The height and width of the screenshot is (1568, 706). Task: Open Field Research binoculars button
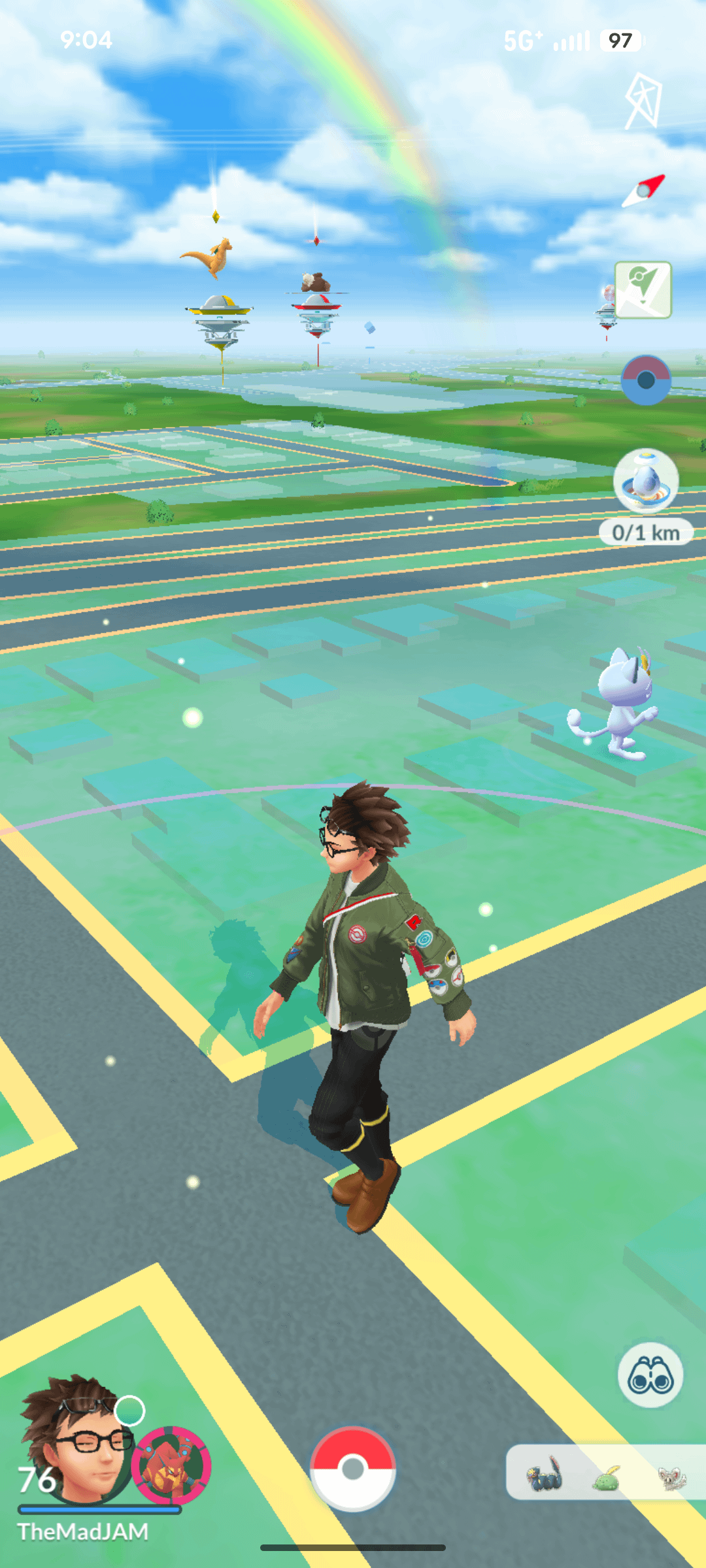pyautogui.click(x=650, y=1375)
